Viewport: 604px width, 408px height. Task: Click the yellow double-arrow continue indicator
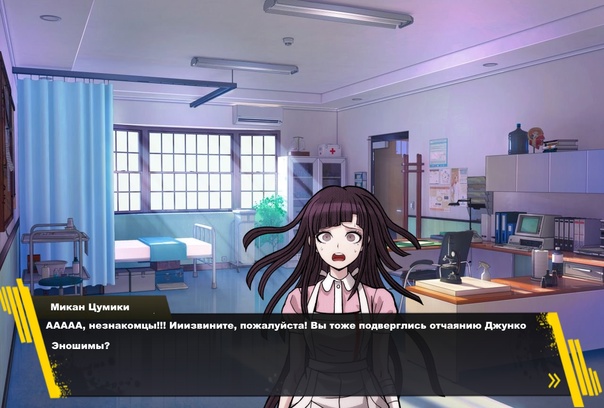pos(554,379)
